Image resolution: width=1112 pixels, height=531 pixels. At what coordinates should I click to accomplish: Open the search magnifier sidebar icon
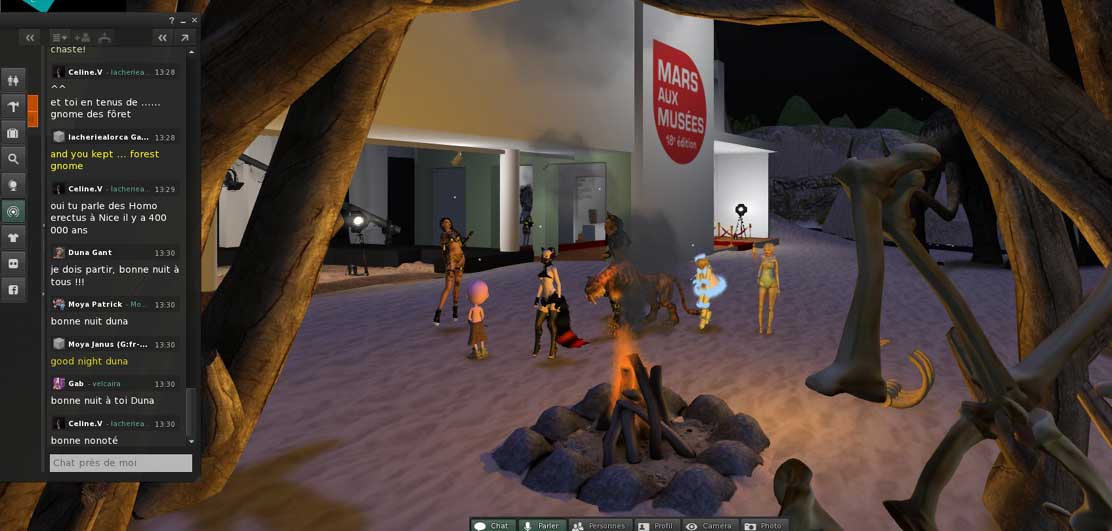(x=13, y=159)
